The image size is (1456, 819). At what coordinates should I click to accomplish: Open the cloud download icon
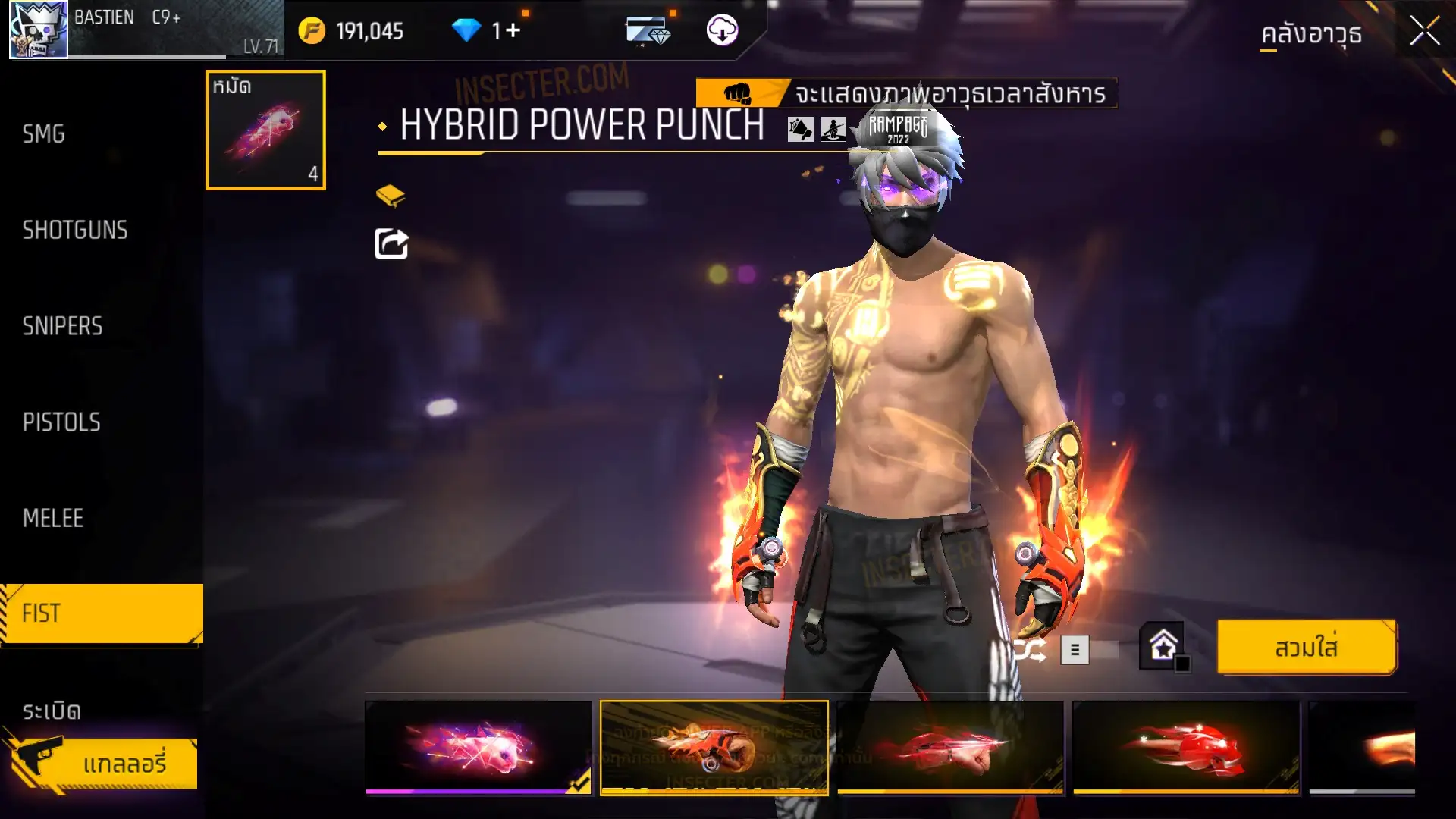point(722,30)
